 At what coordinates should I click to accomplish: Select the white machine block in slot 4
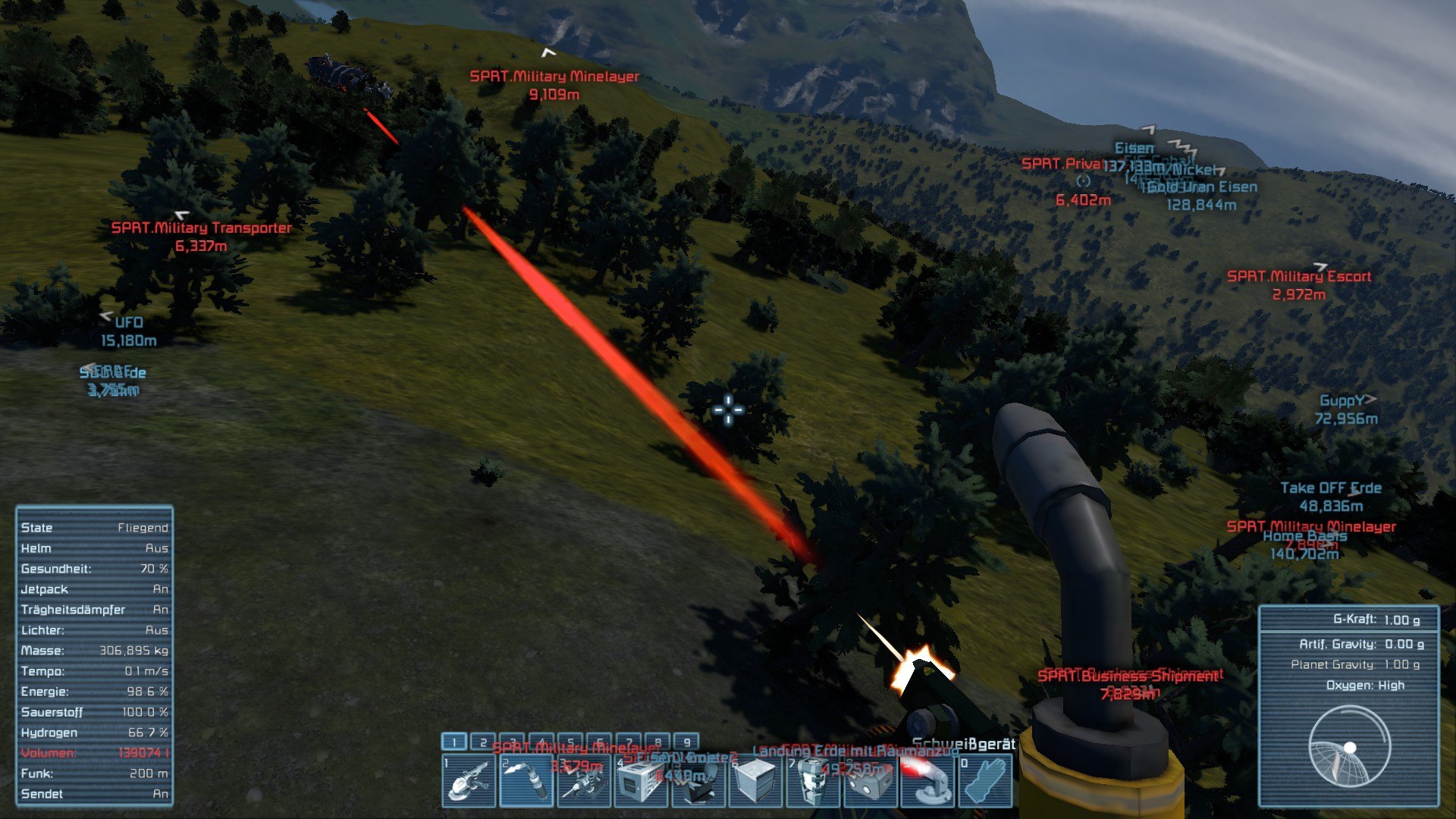pos(642,780)
